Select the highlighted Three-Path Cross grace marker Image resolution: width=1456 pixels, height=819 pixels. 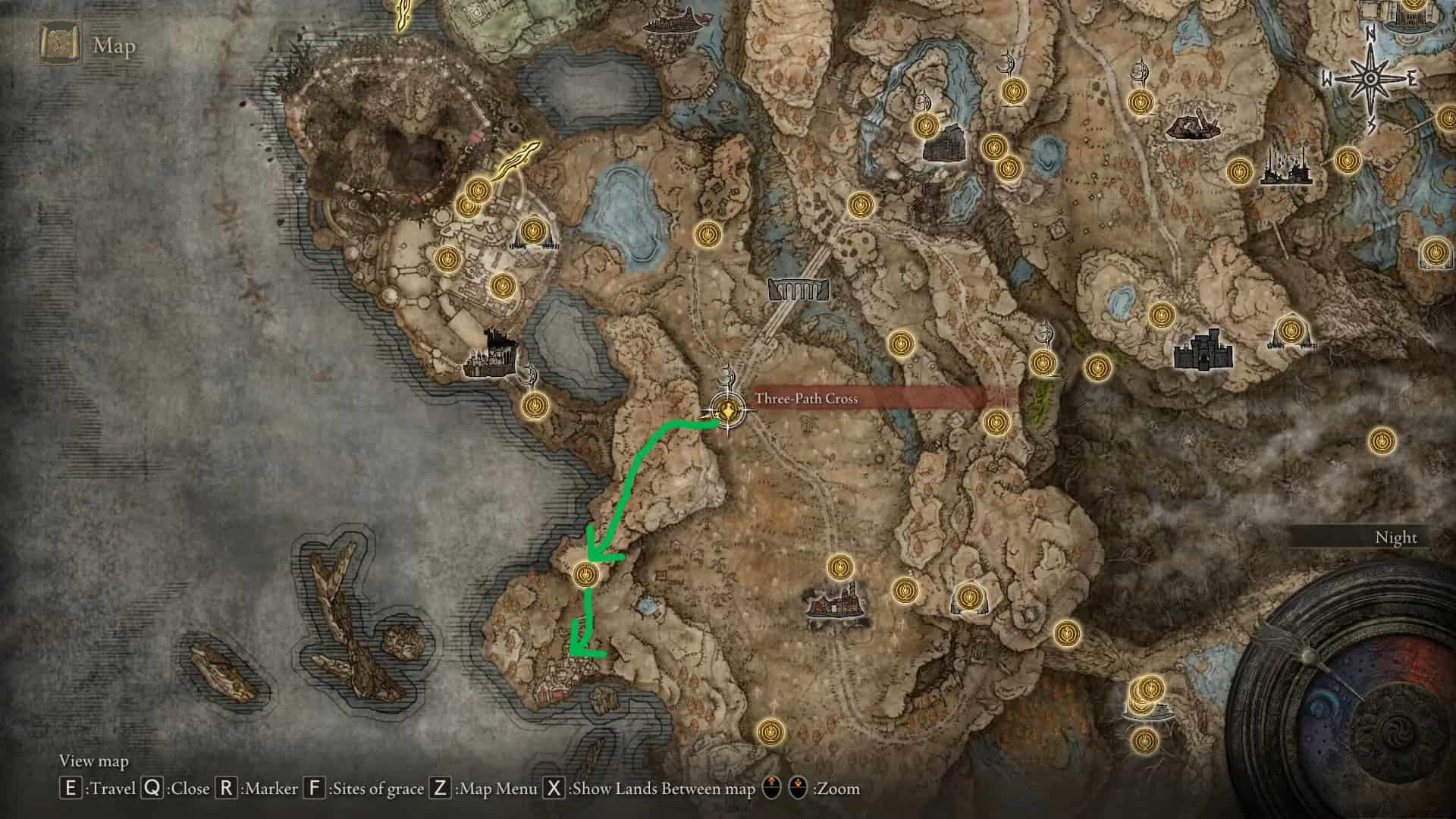[x=728, y=412]
